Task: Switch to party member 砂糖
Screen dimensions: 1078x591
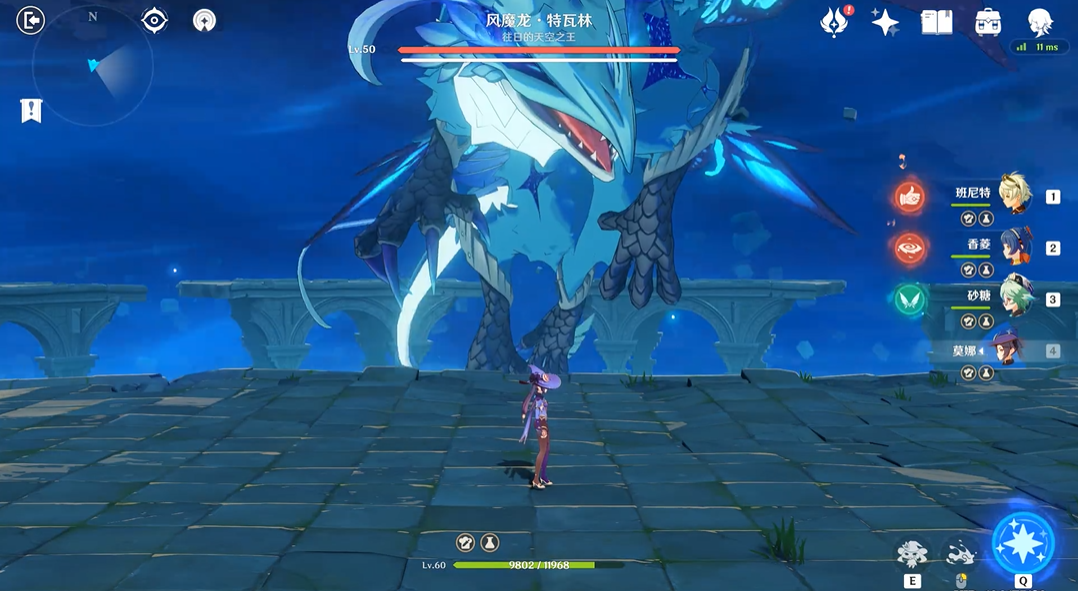Action: pyautogui.click(x=1014, y=297)
